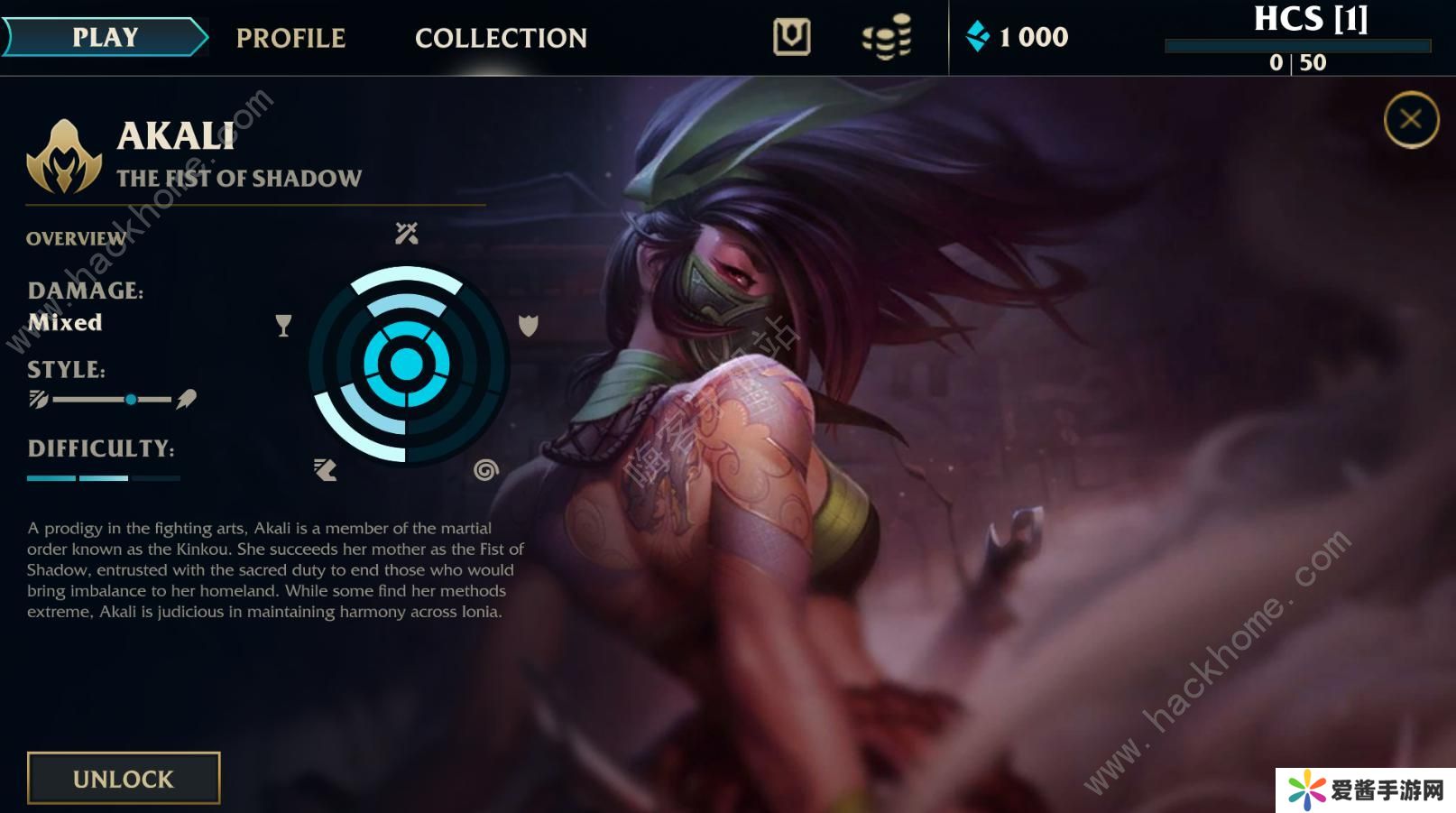Open the loot chest icon in top bar
The height and width of the screenshot is (813, 1456).
pyautogui.click(x=791, y=37)
